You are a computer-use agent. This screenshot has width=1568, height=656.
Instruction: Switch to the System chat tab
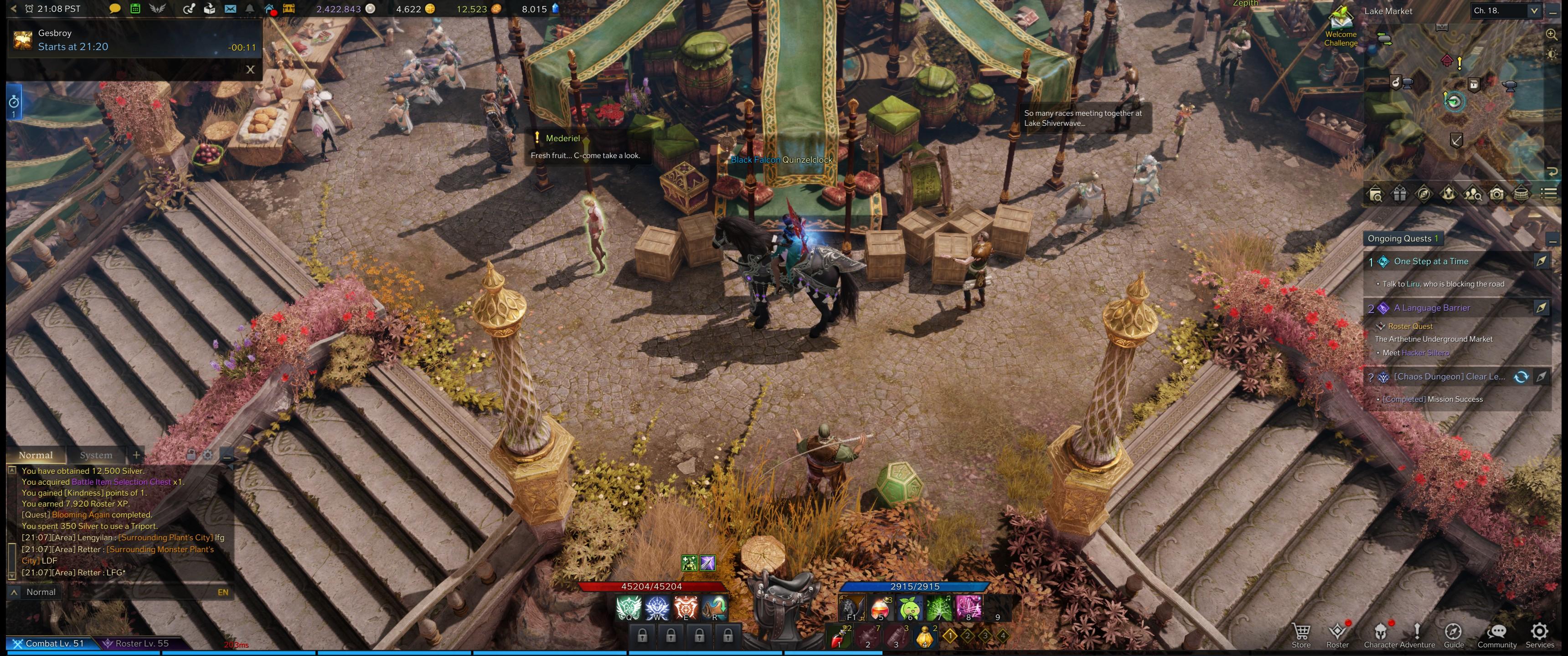pos(96,455)
